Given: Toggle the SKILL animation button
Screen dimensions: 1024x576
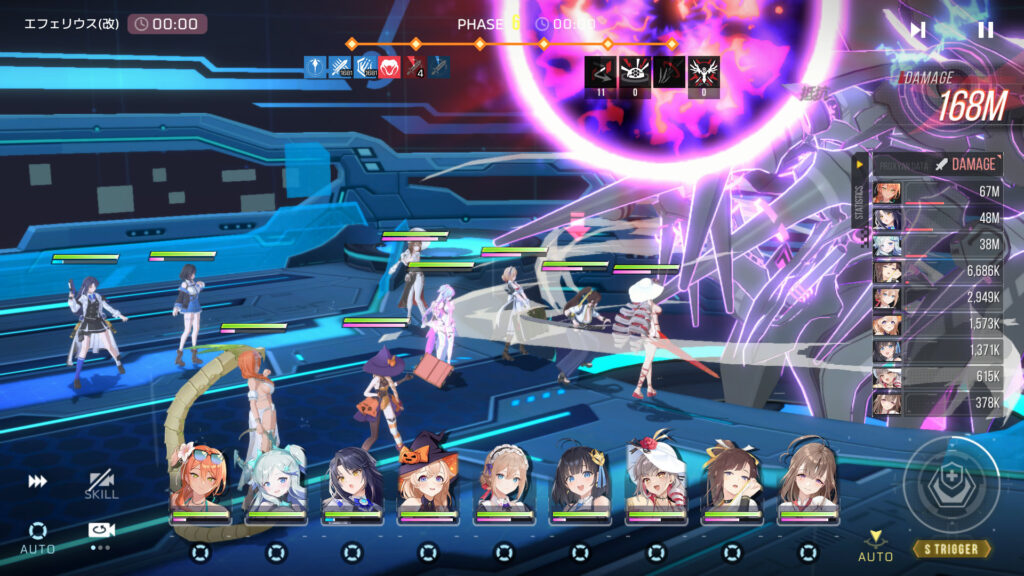Looking at the screenshot, I should (101, 484).
